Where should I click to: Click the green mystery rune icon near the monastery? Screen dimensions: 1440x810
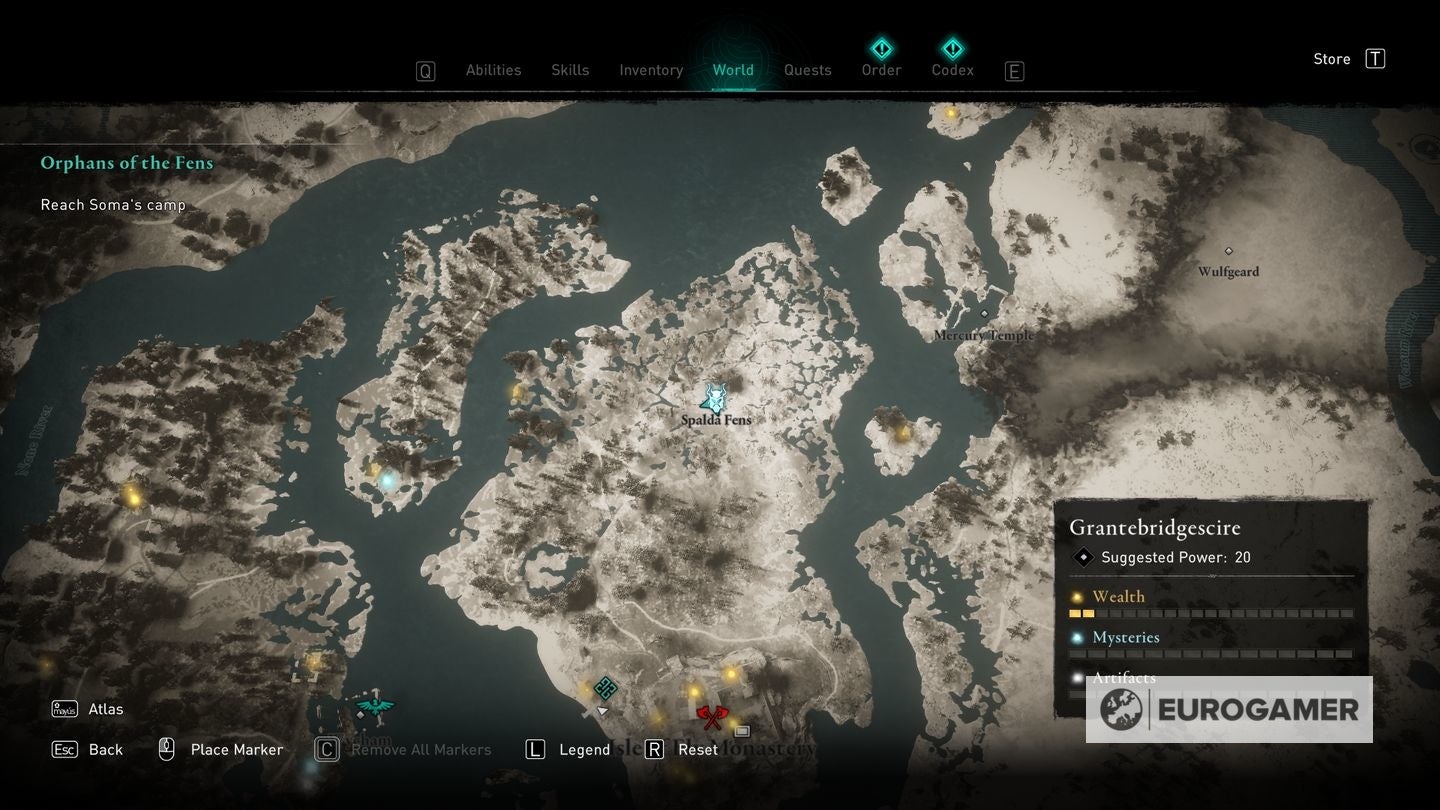pyautogui.click(x=605, y=688)
